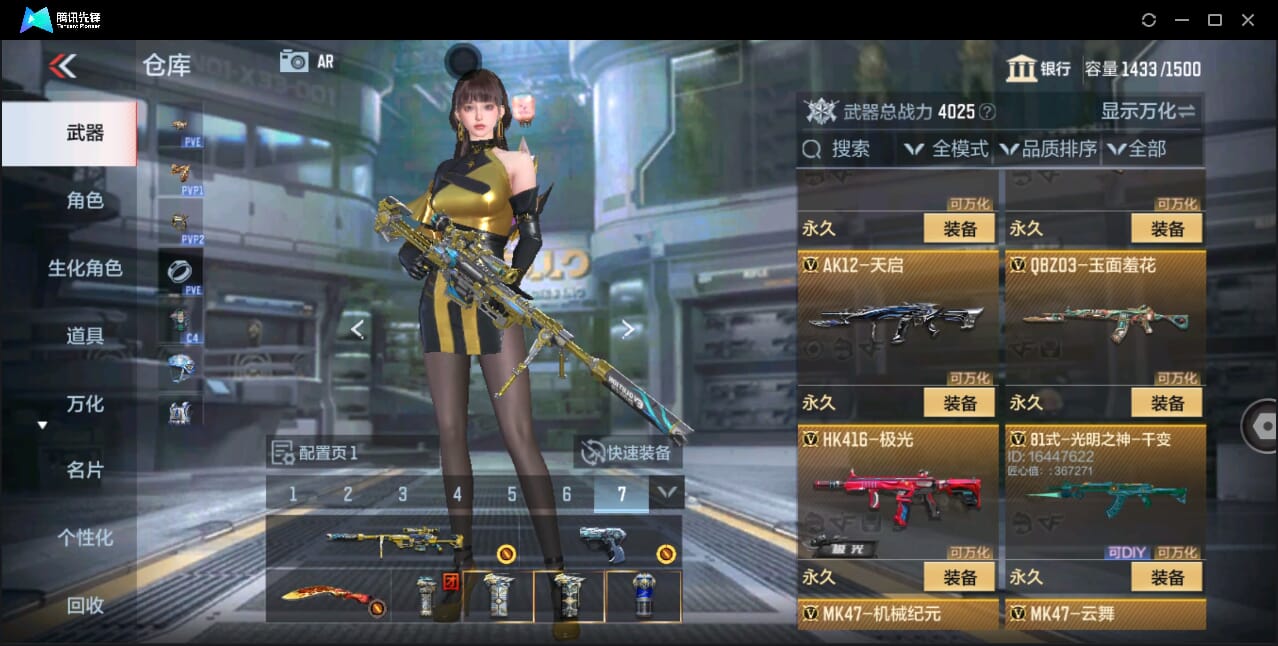Open the 万化 section
The image size is (1278, 646).
pyautogui.click(x=85, y=404)
